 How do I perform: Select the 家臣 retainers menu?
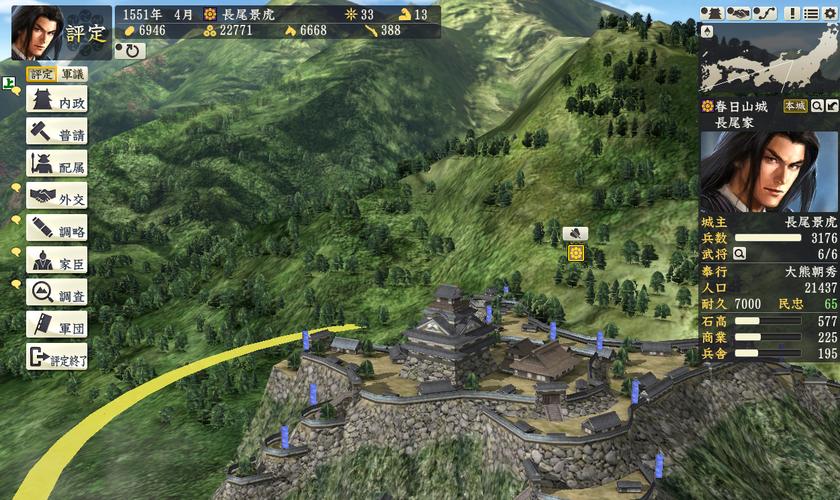pyautogui.click(x=57, y=261)
